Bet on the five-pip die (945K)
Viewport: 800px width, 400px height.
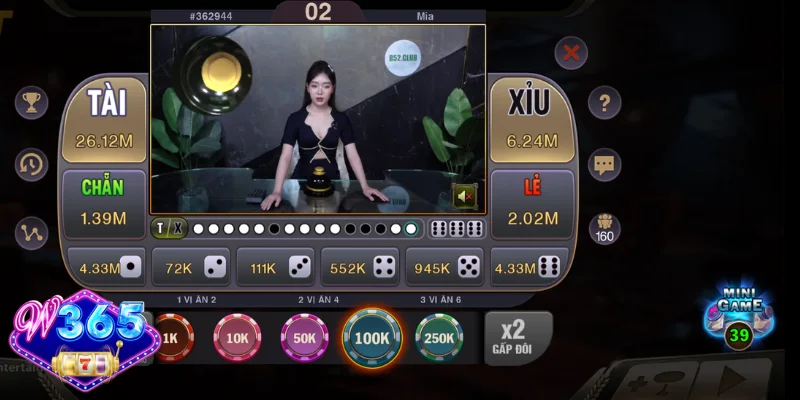pos(445,267)
